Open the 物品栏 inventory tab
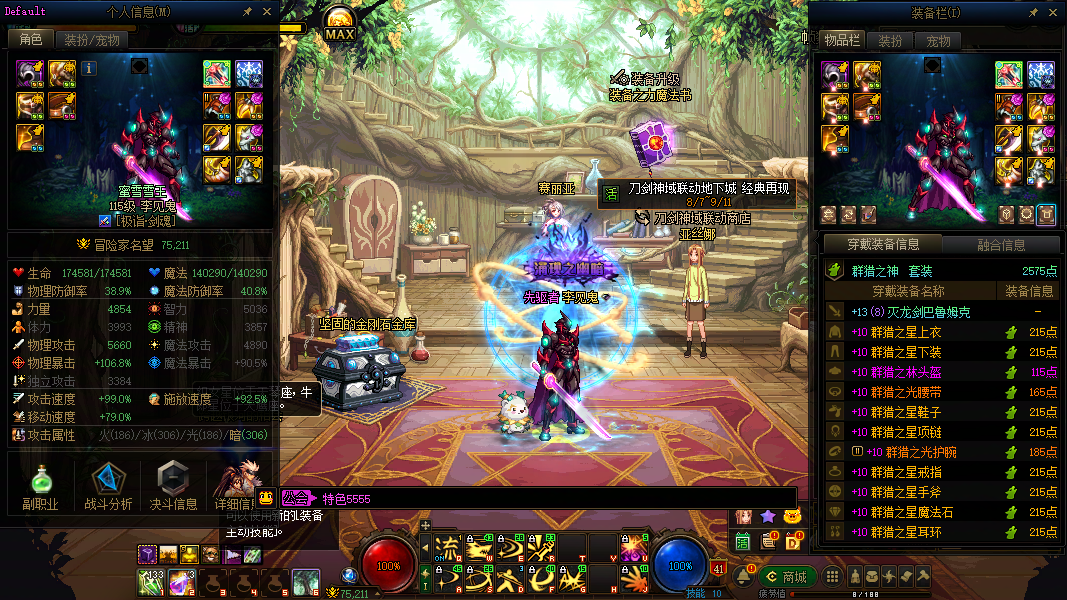 [x=841, y=41]
